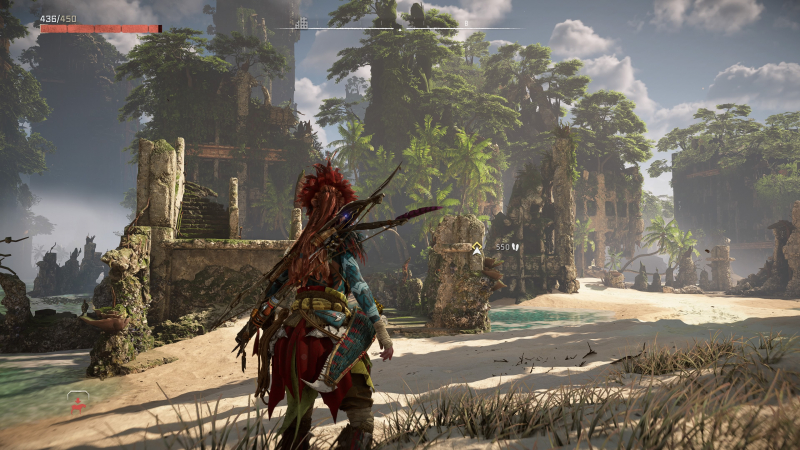The height and width of the screenshot is (450, 800).
Task: Click the red mount call icon
Action: click(78, 401)
